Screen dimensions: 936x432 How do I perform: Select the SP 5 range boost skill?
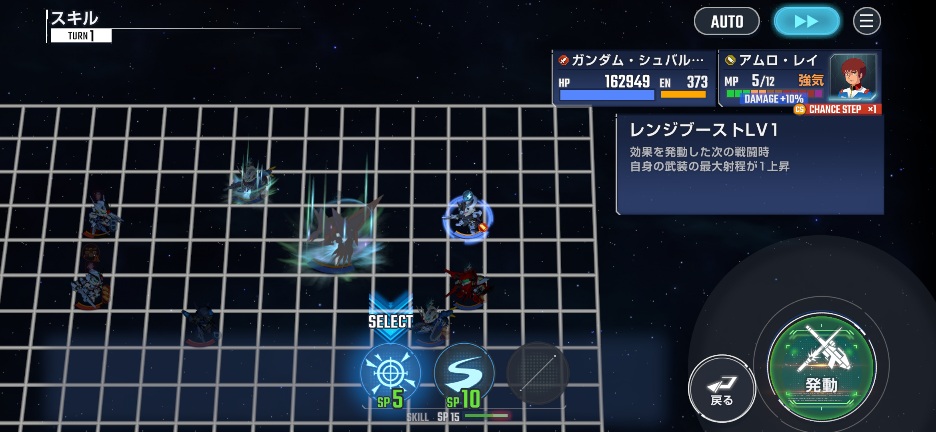(390, 374)
